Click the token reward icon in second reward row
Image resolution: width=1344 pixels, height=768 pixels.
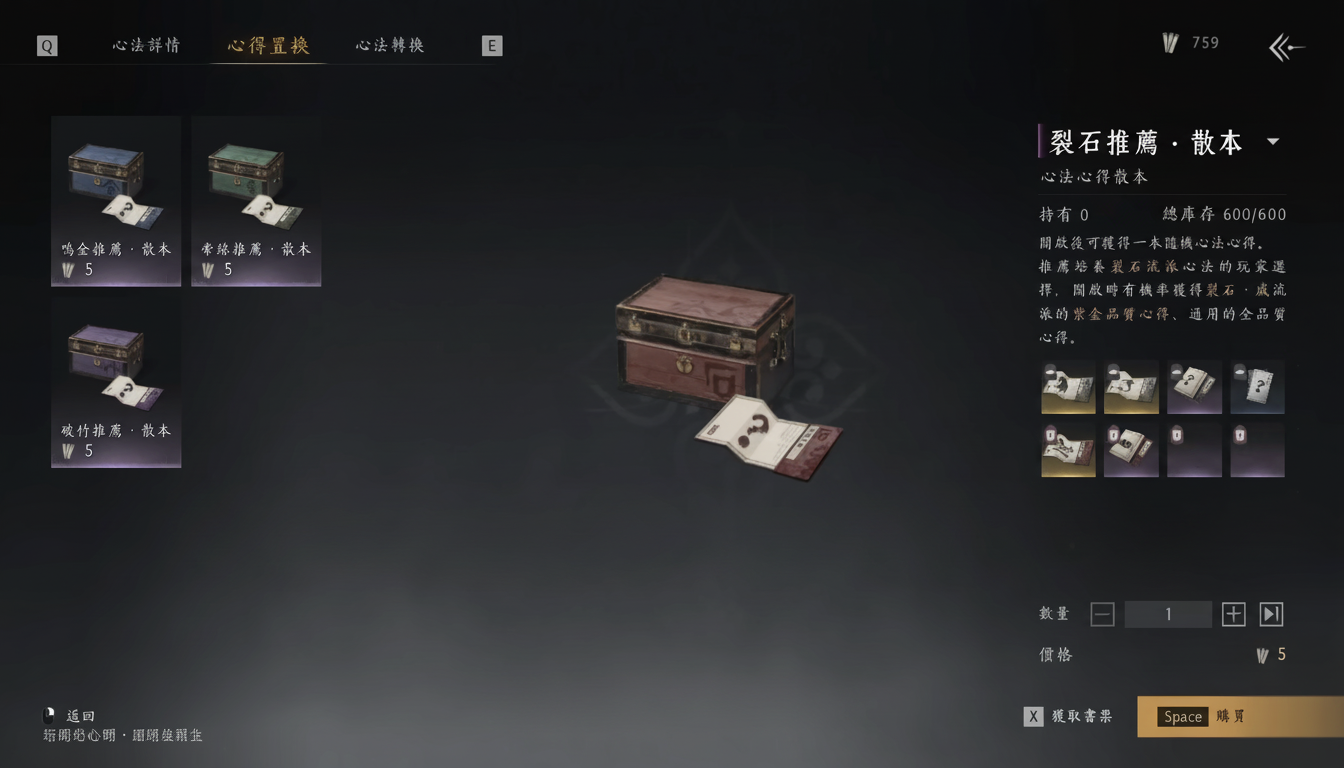[x=1194, y=449]
